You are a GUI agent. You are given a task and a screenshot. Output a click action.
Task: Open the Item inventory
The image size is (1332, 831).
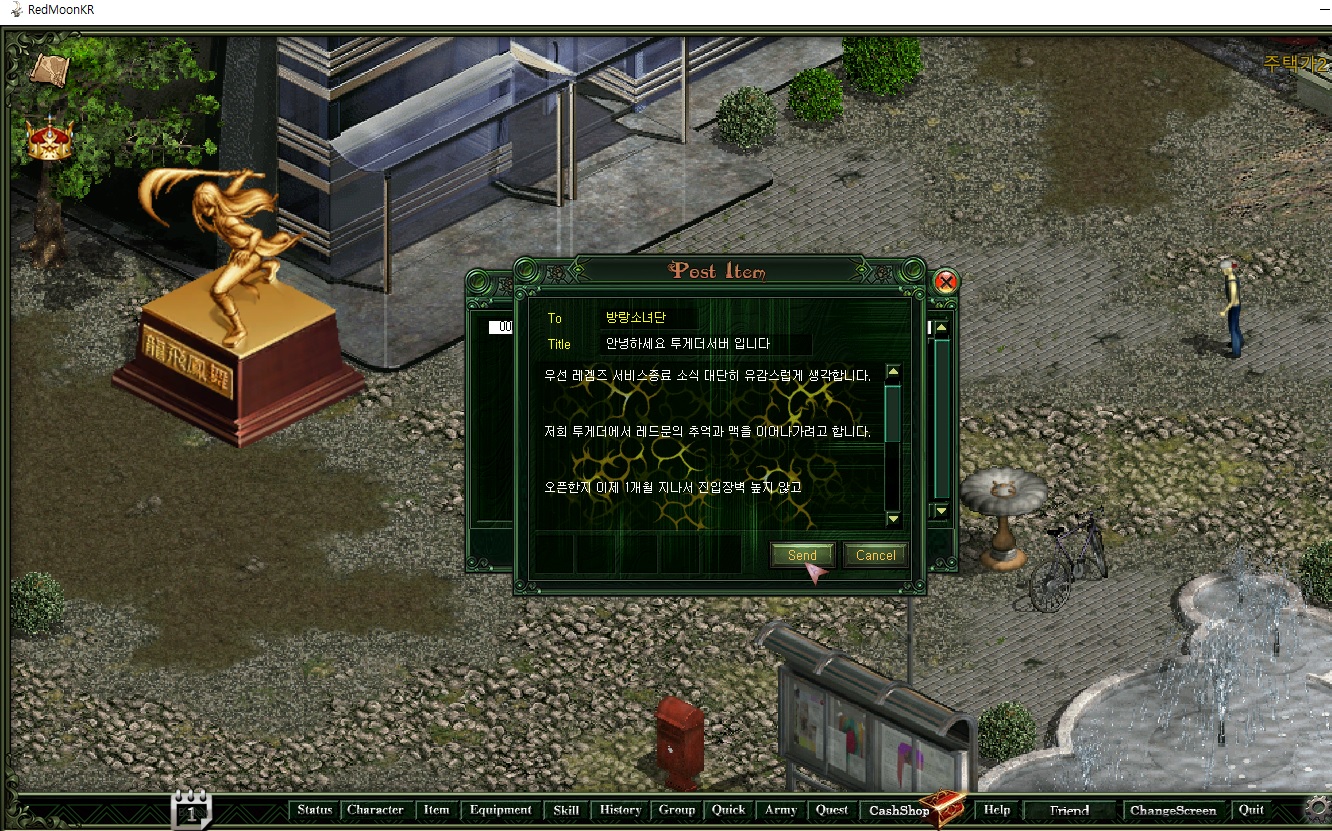pos(436,810)
